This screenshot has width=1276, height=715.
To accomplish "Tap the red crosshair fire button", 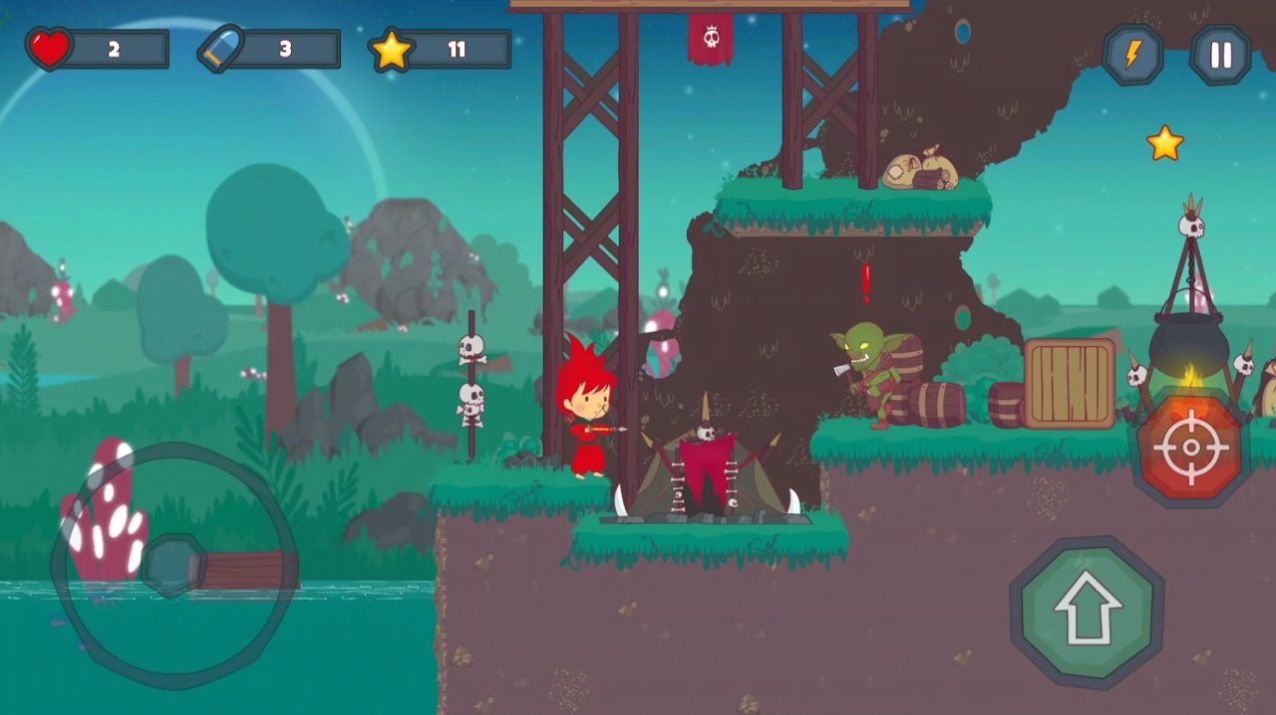I will coord(1190,448).
